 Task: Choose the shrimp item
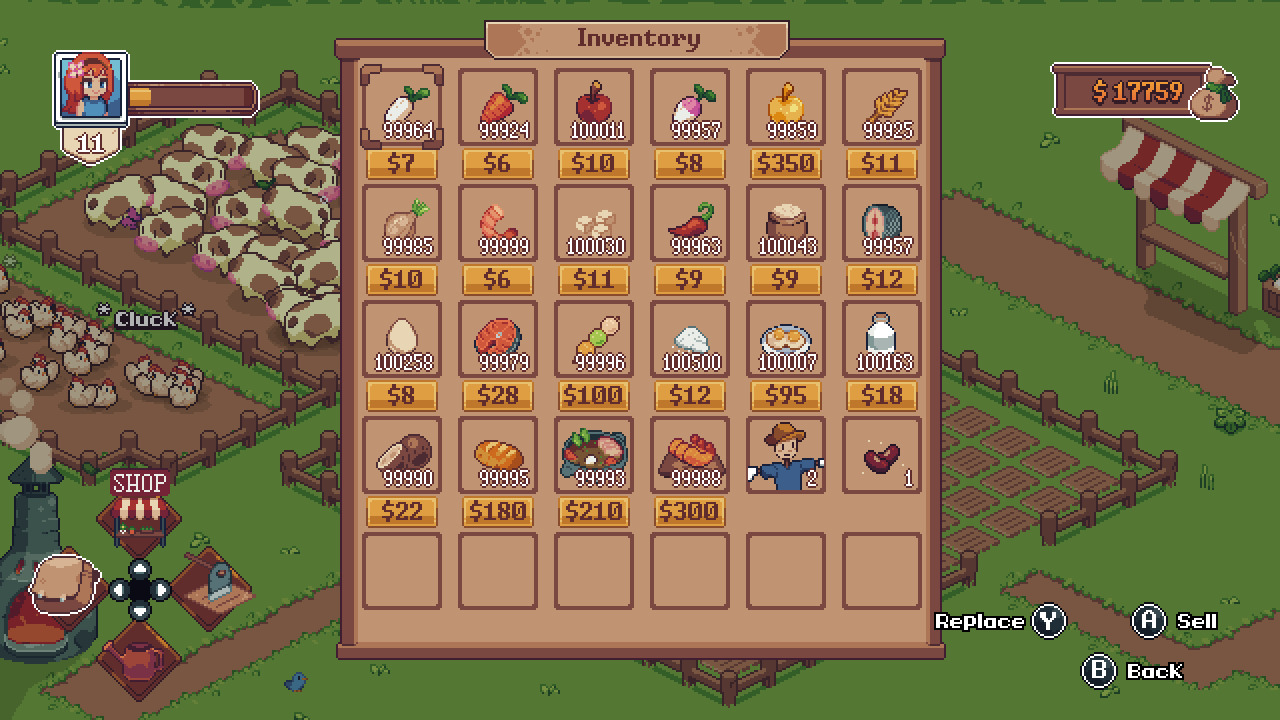[x=497, y=222]
